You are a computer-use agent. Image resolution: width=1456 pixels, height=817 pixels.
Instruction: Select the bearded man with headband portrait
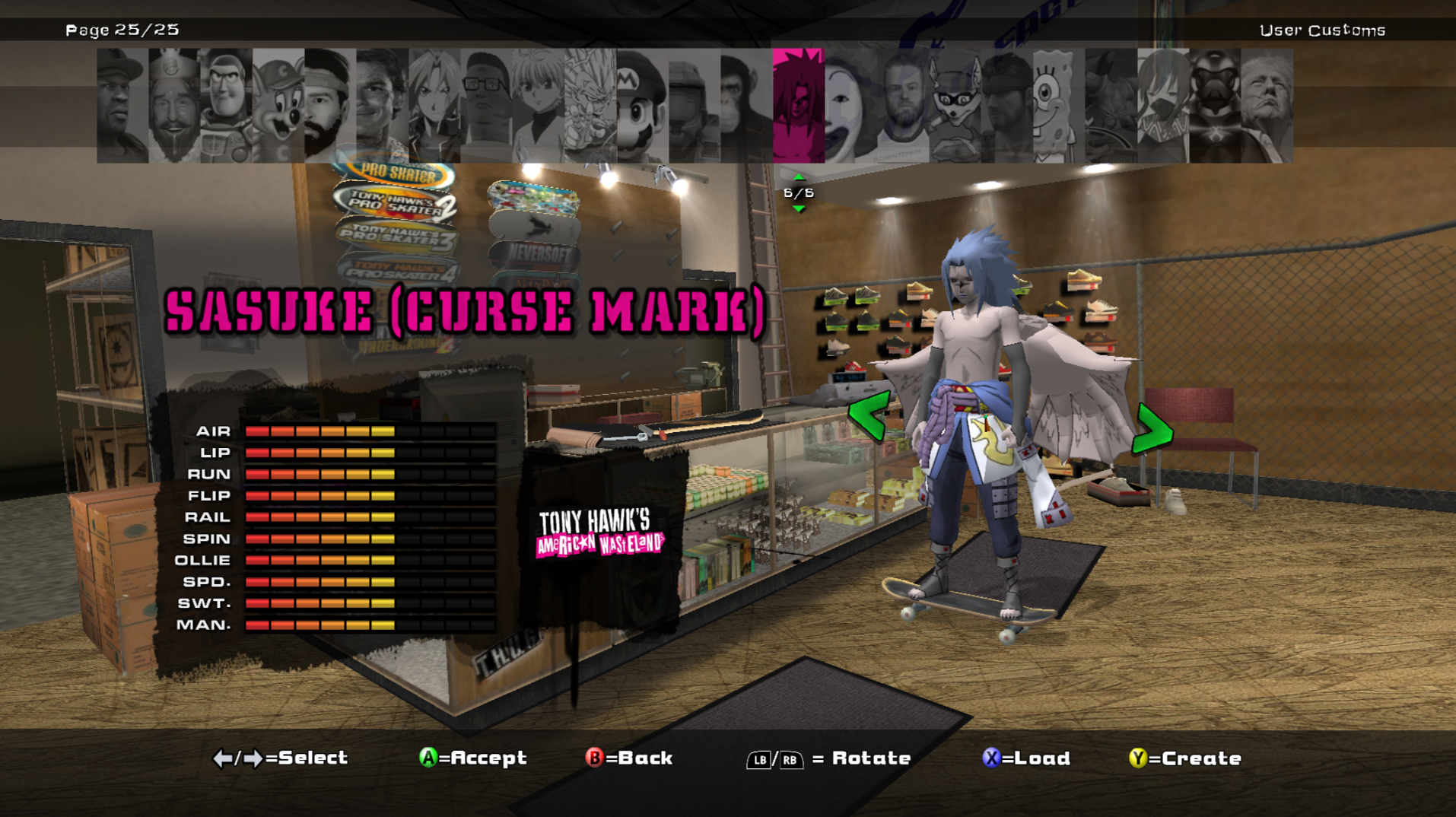pyautogui.click(x=330, y=105)
